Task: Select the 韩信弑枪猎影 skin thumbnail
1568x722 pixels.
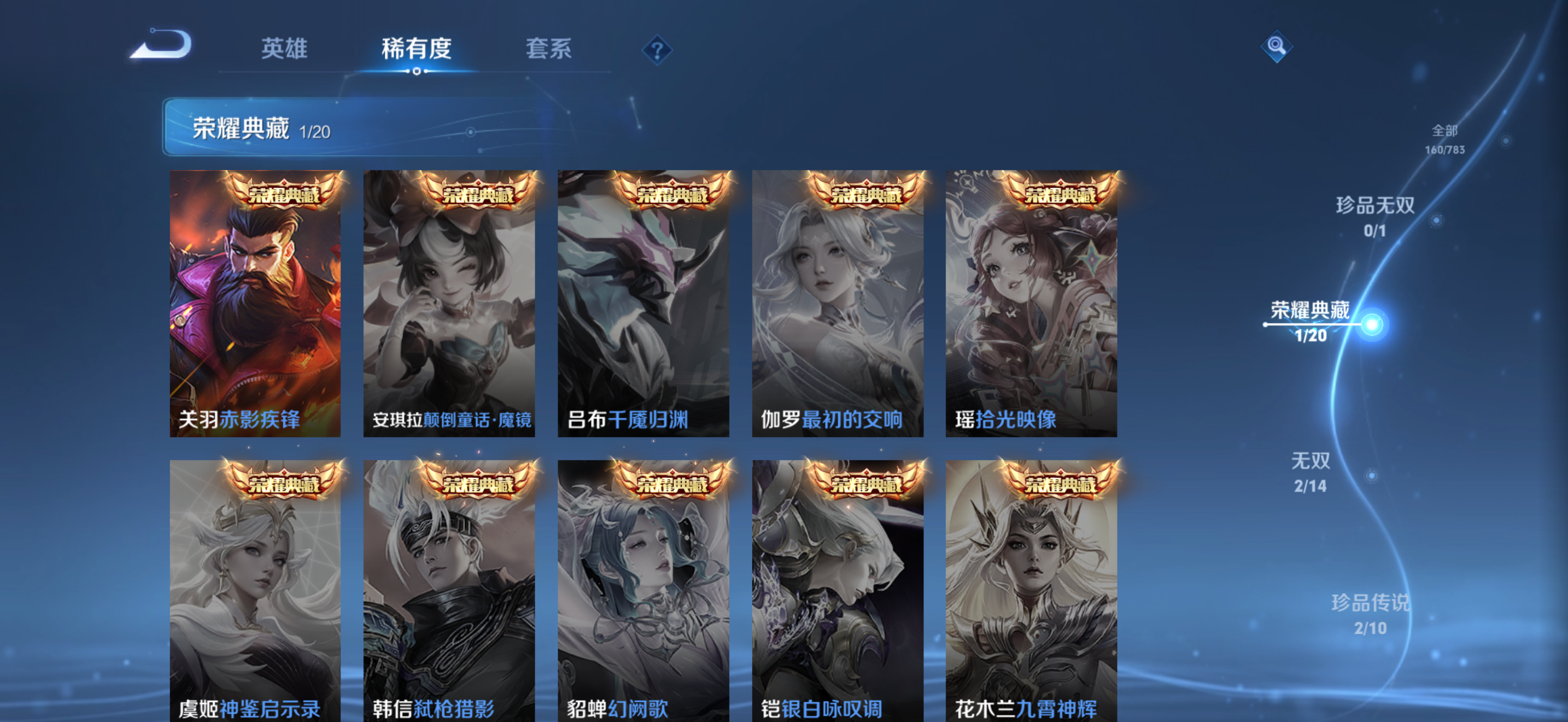Action: point(449,587)
